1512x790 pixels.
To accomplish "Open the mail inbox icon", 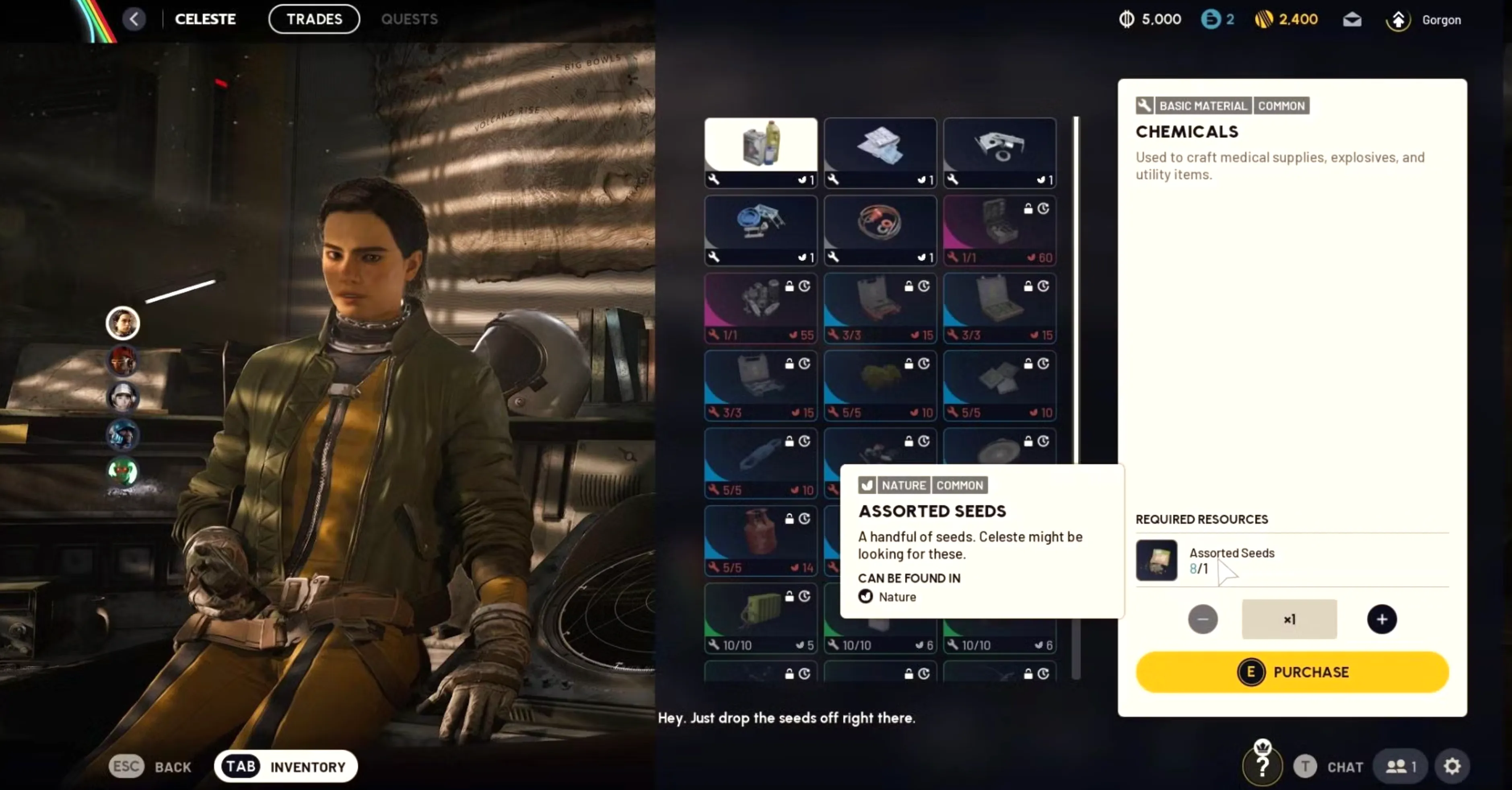I will tap(1352, 19).
